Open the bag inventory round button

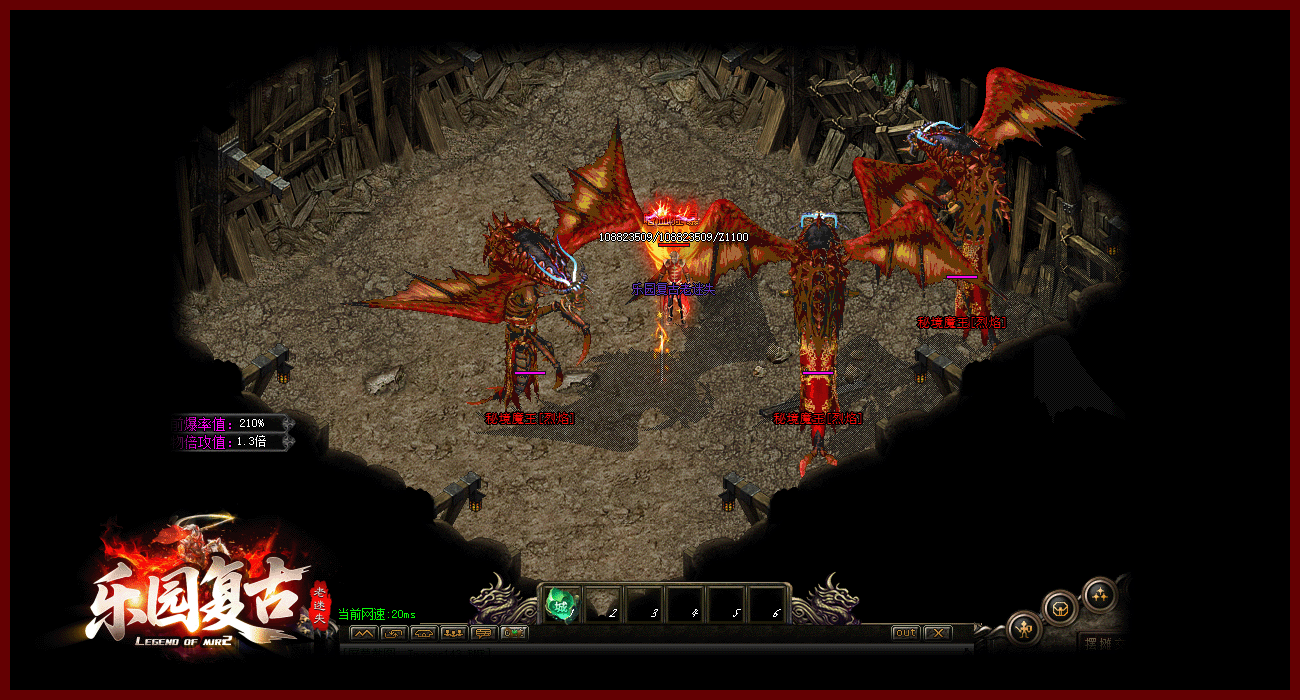[1059, 607]
